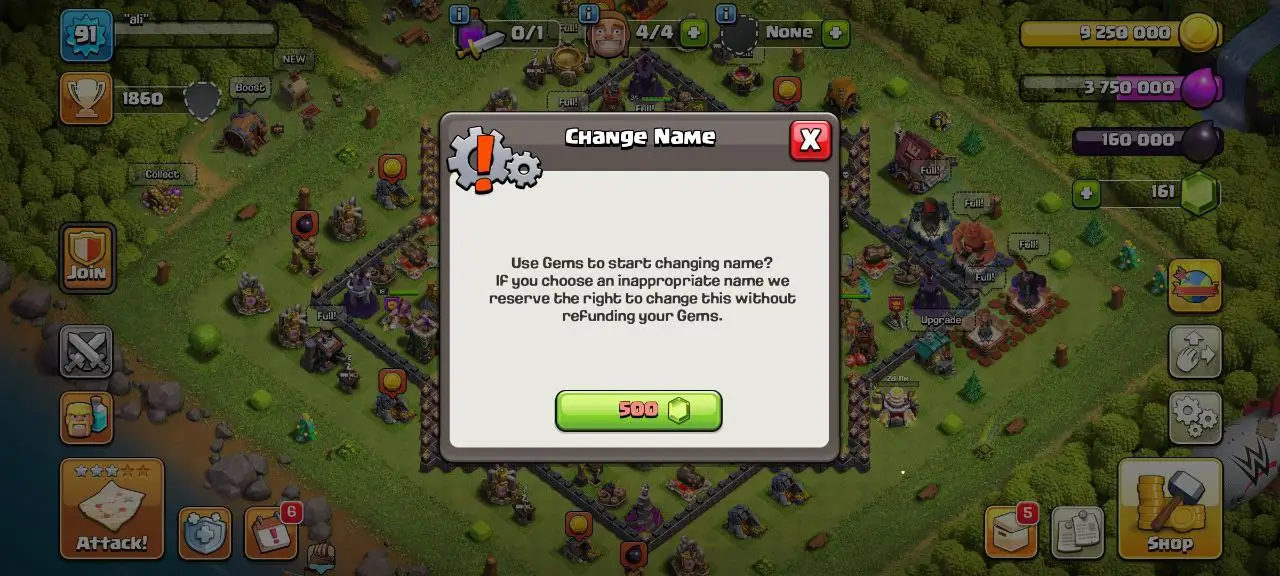Open the Settings gears button
The width and height of the screenshot is (1280, 576).
[x=1195, y=417]
